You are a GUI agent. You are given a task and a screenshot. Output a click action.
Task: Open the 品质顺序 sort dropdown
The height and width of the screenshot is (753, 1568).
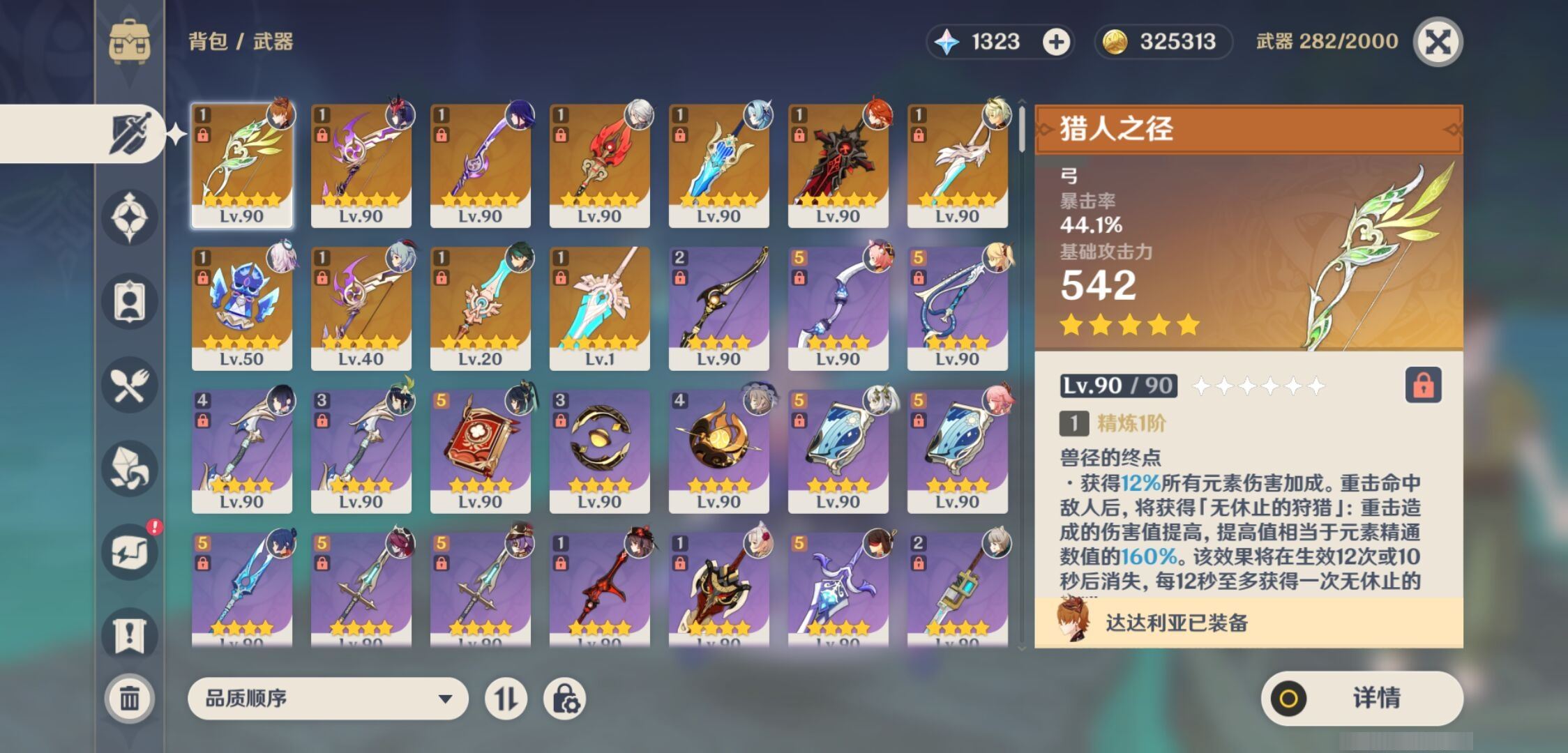click(328, 698)
